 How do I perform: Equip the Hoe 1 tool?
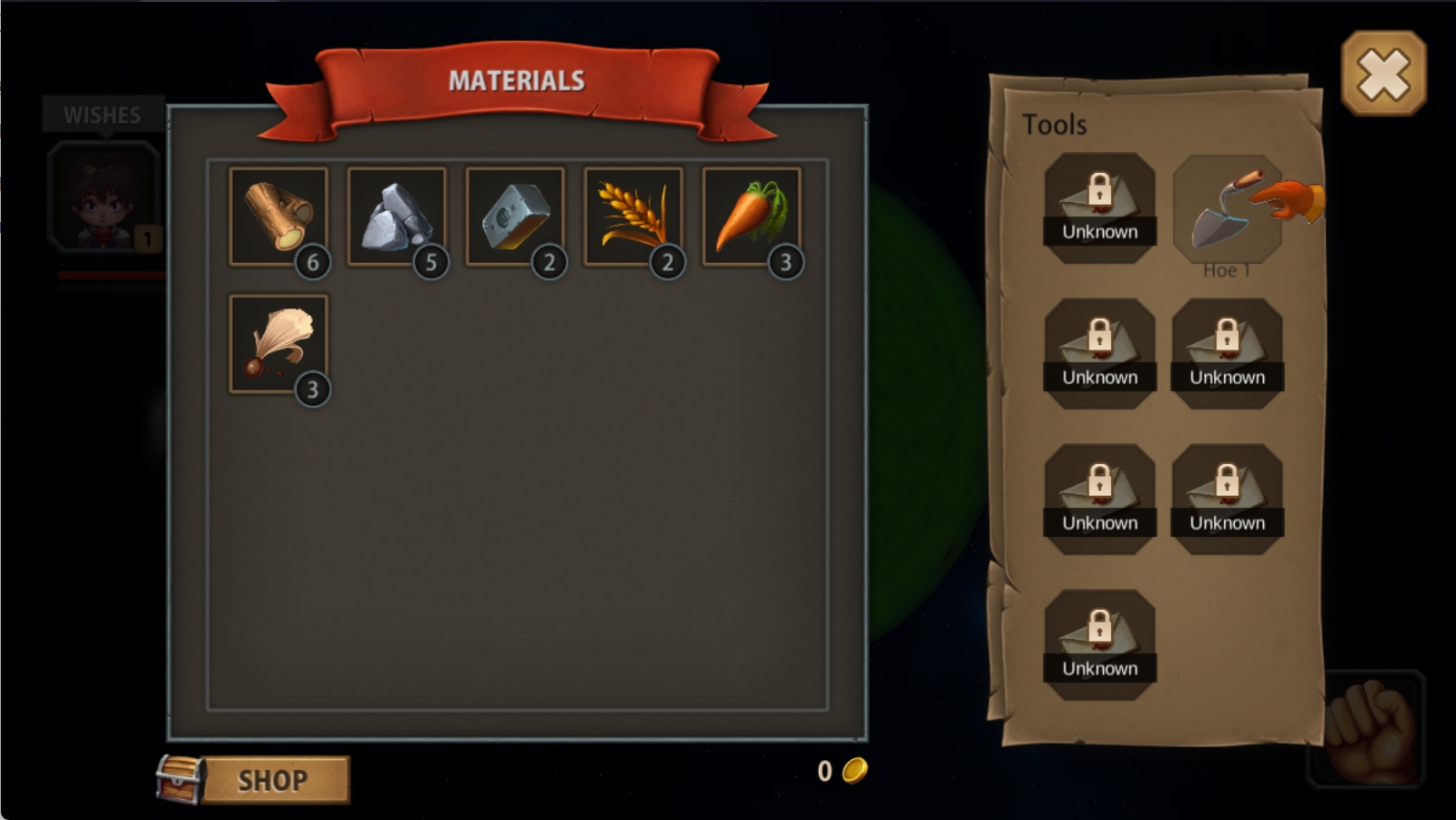click(1227, 211)
